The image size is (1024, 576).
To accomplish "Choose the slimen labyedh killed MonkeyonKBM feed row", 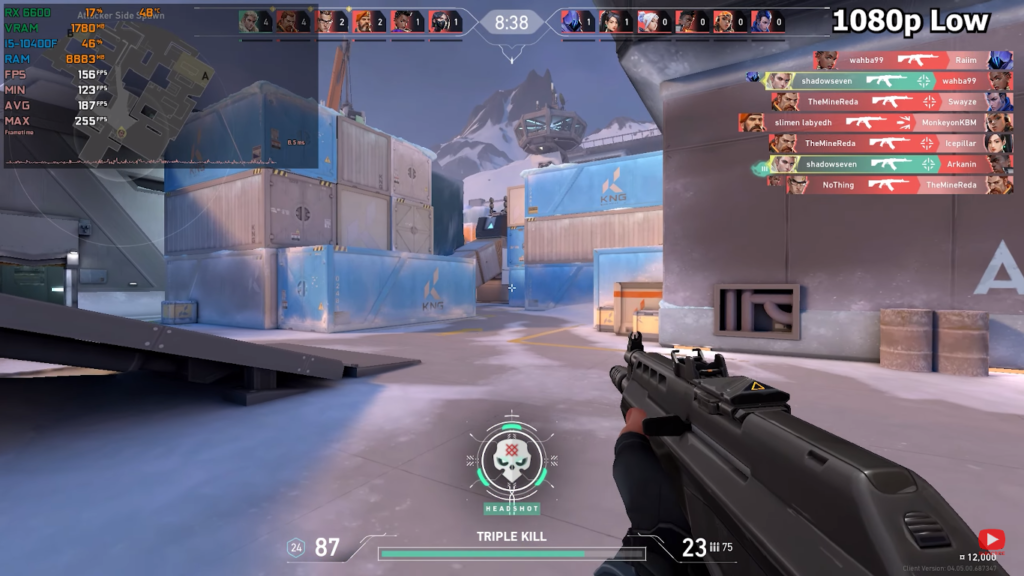I will (875, 123).
